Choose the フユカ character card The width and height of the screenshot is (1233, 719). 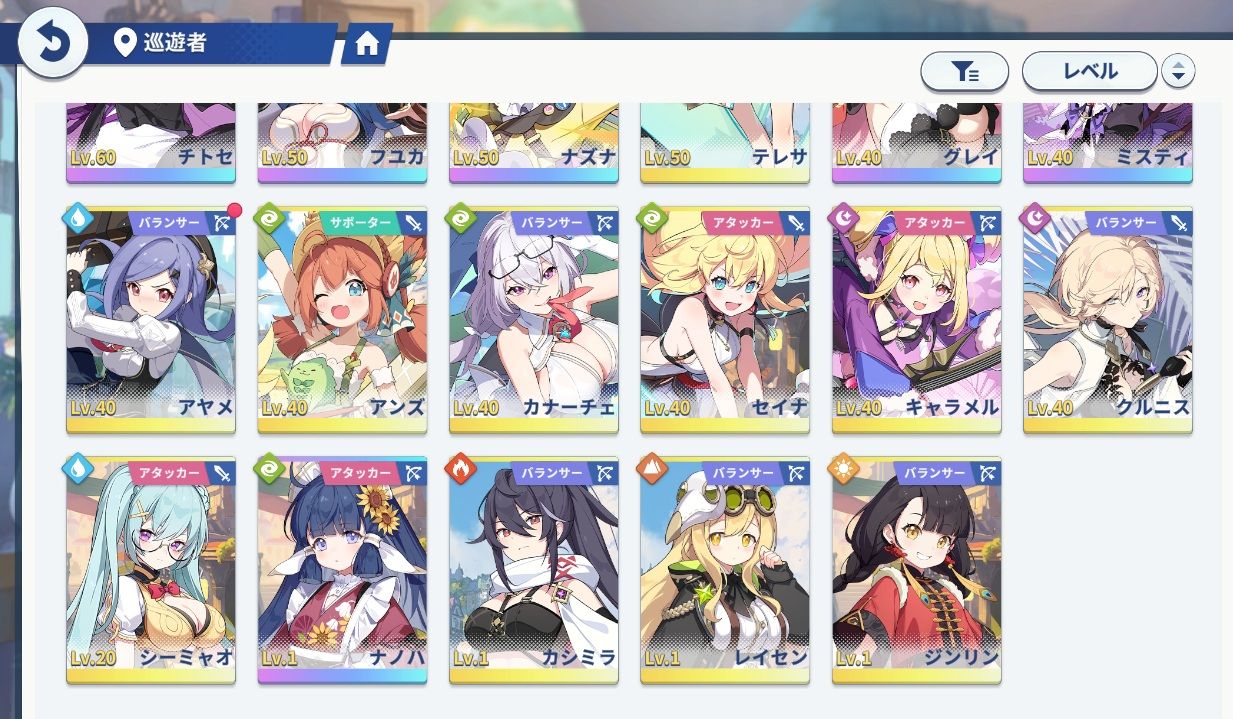(342, 142)
